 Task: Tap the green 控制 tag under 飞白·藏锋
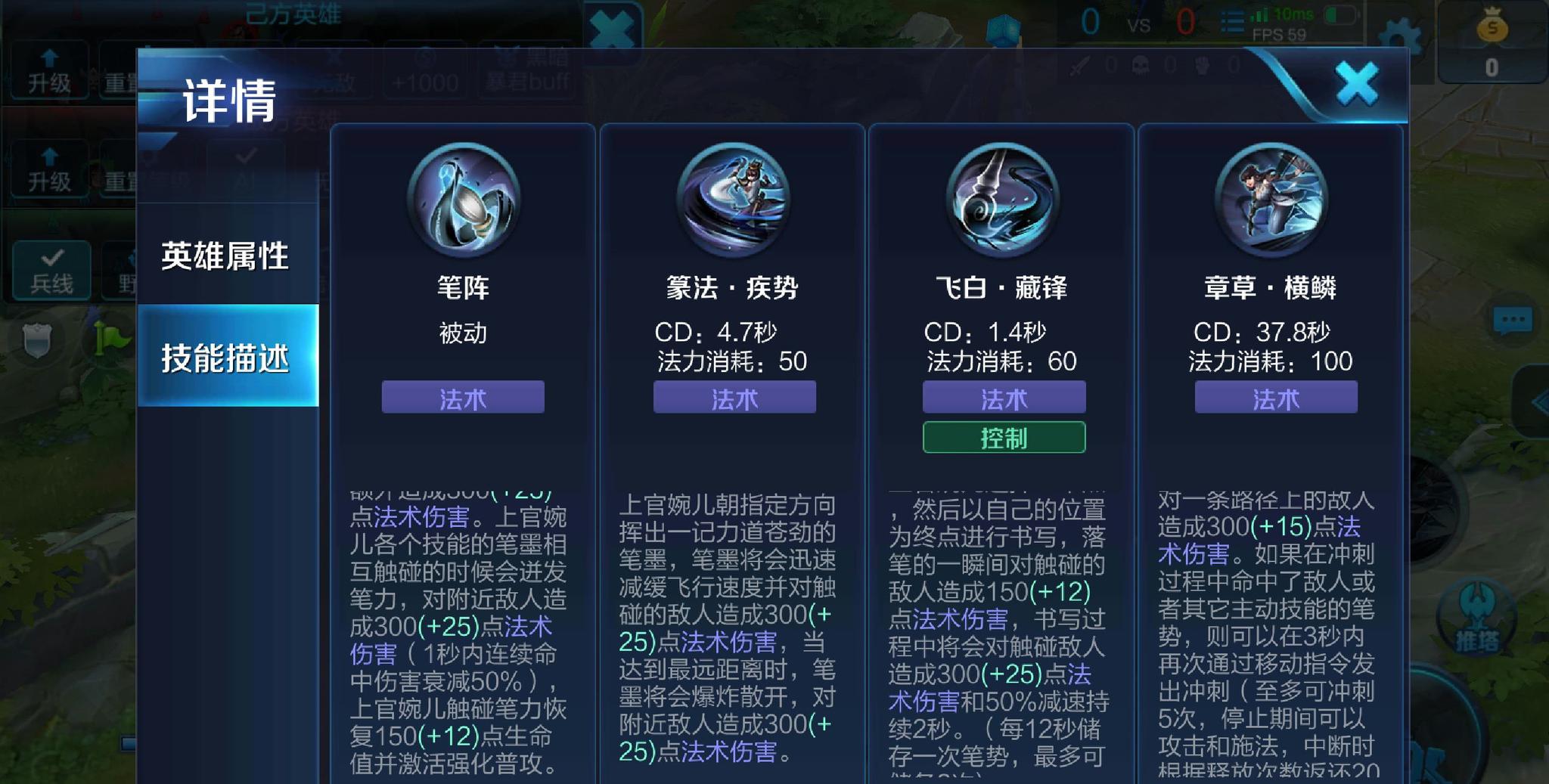click(x=1004, y=437)
